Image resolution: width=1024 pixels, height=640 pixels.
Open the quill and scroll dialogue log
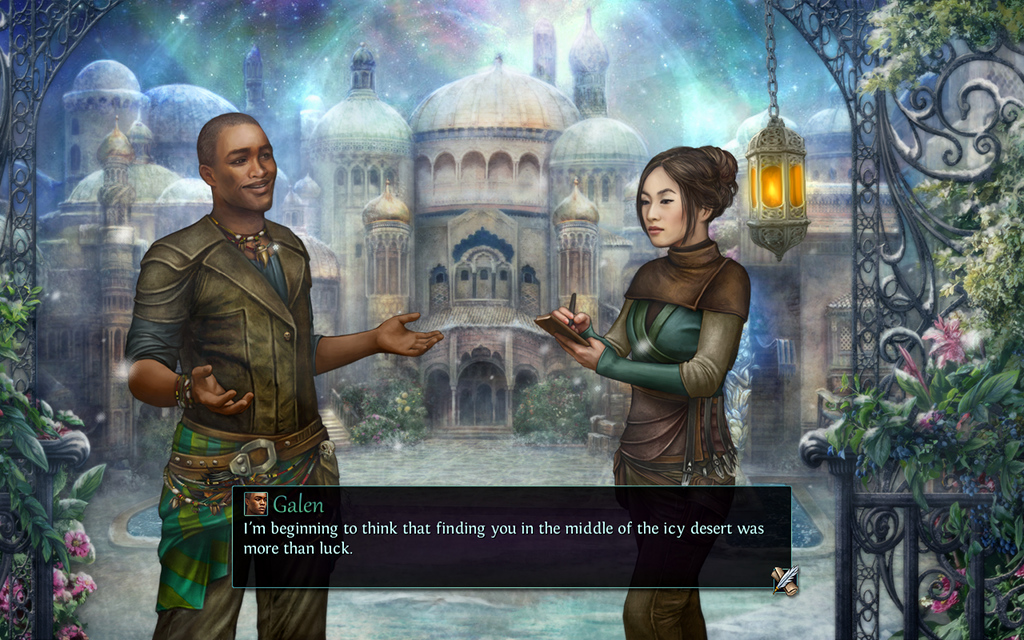point(785,580)
